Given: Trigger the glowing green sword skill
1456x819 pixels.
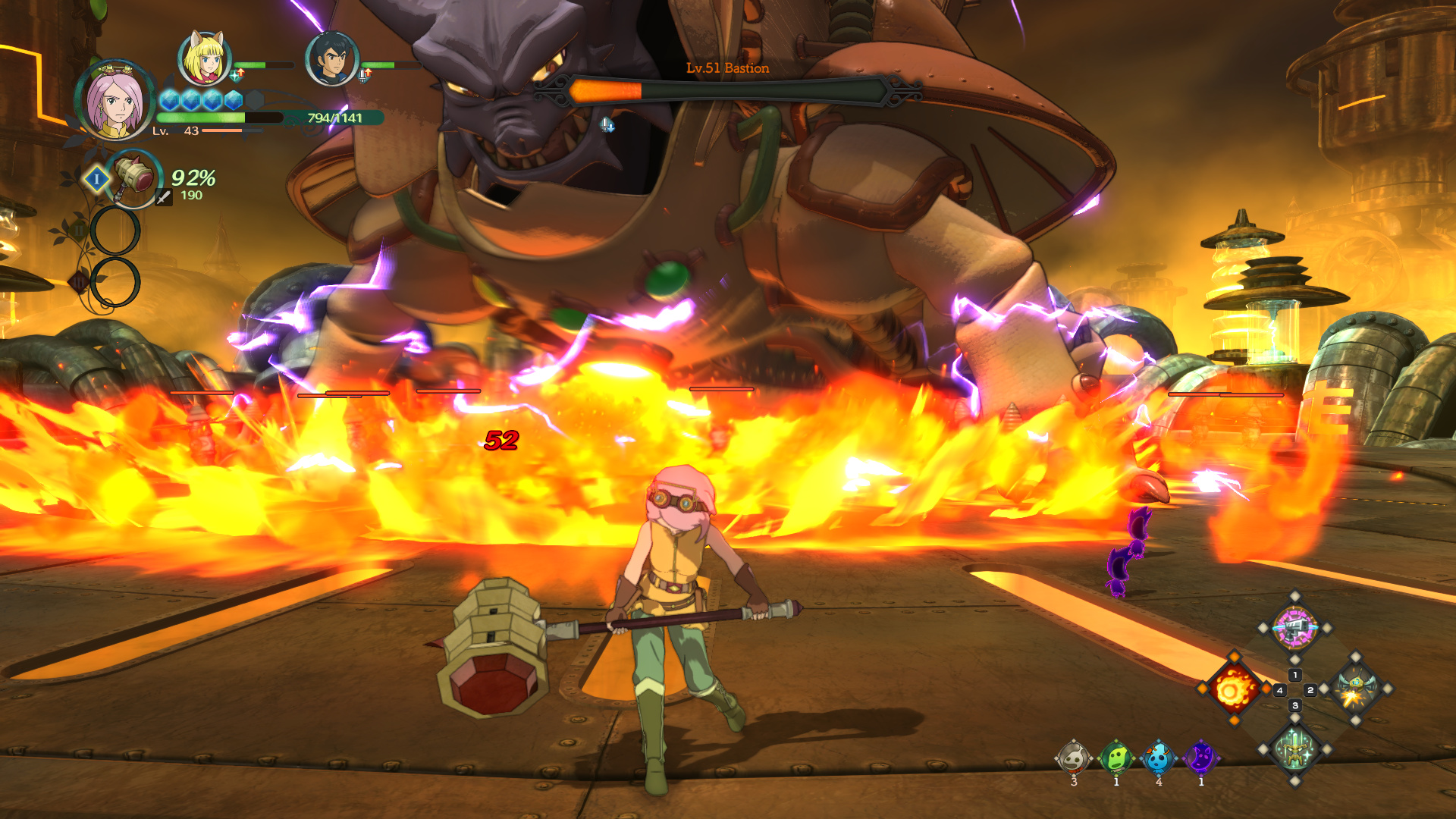Looking at the screenshot, I should [1294, 750].
